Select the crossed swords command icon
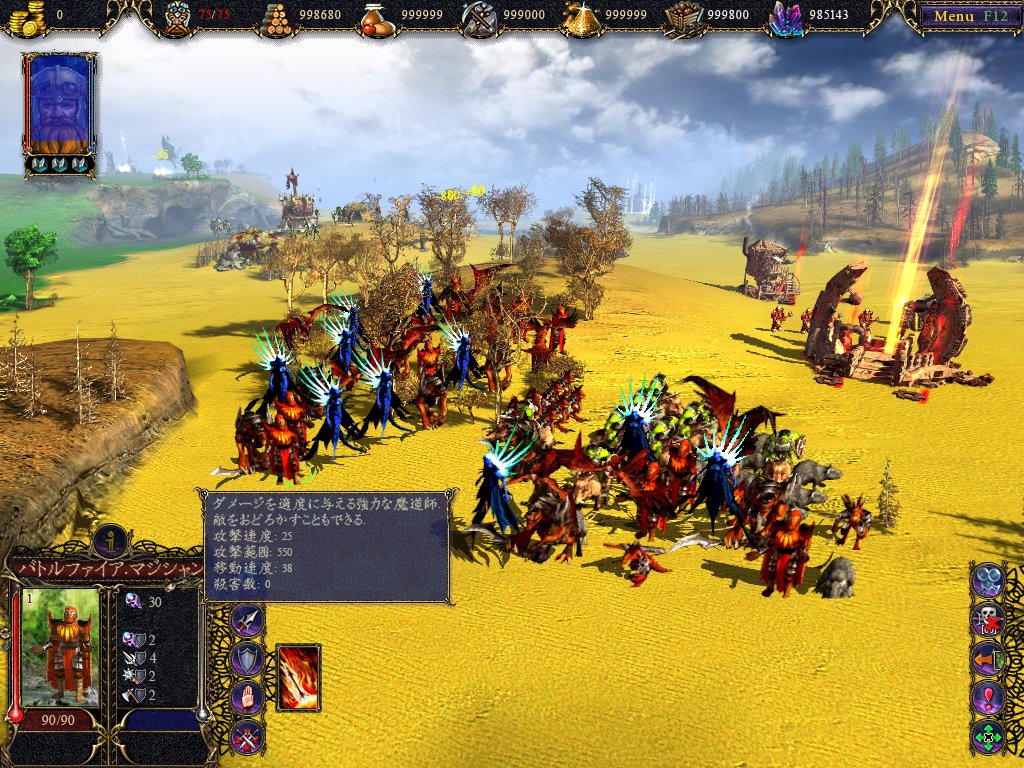 pyautogui.click(x=247, y=736)
